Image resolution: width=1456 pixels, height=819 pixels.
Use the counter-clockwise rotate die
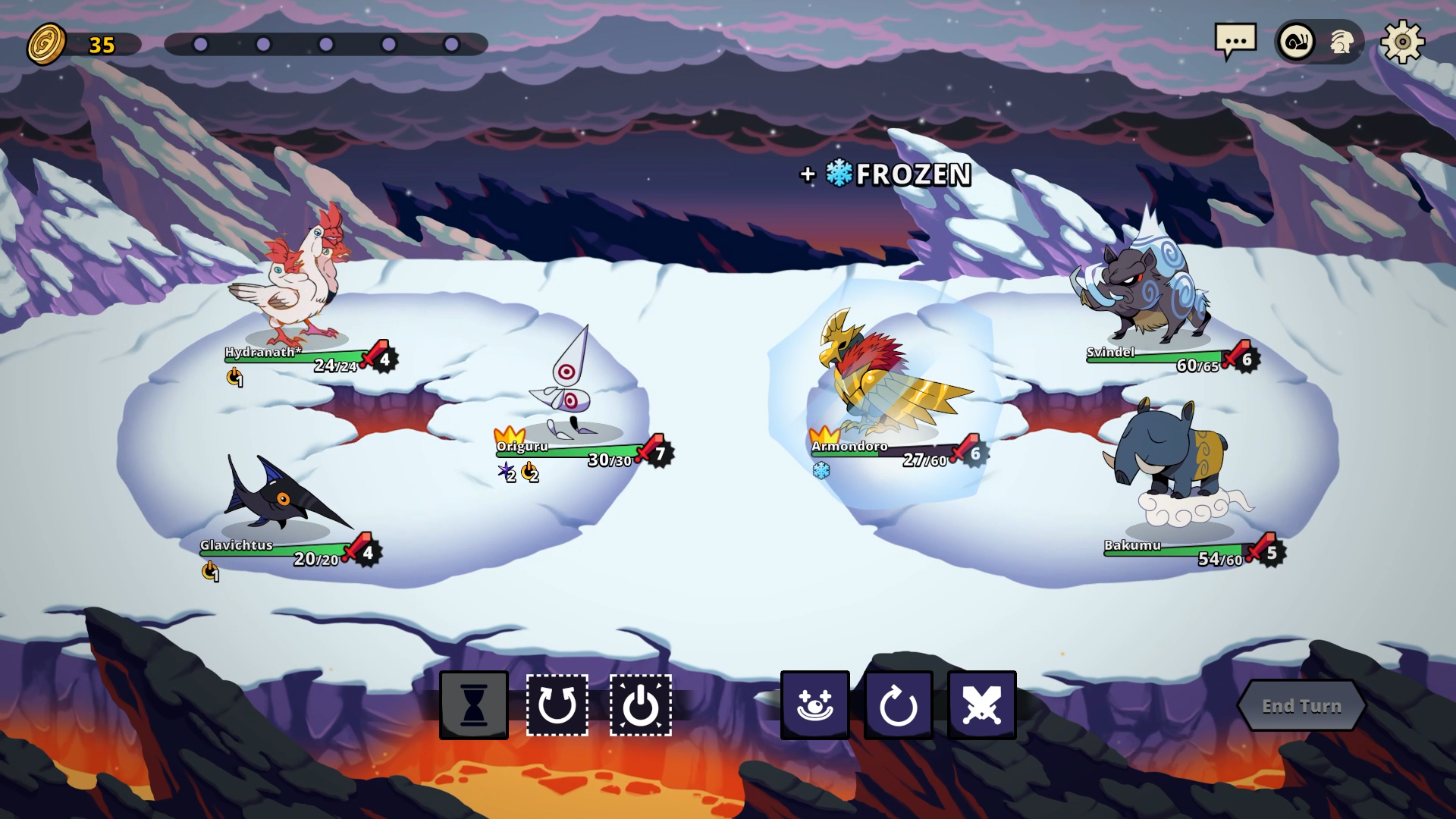[x=557, y=705]
